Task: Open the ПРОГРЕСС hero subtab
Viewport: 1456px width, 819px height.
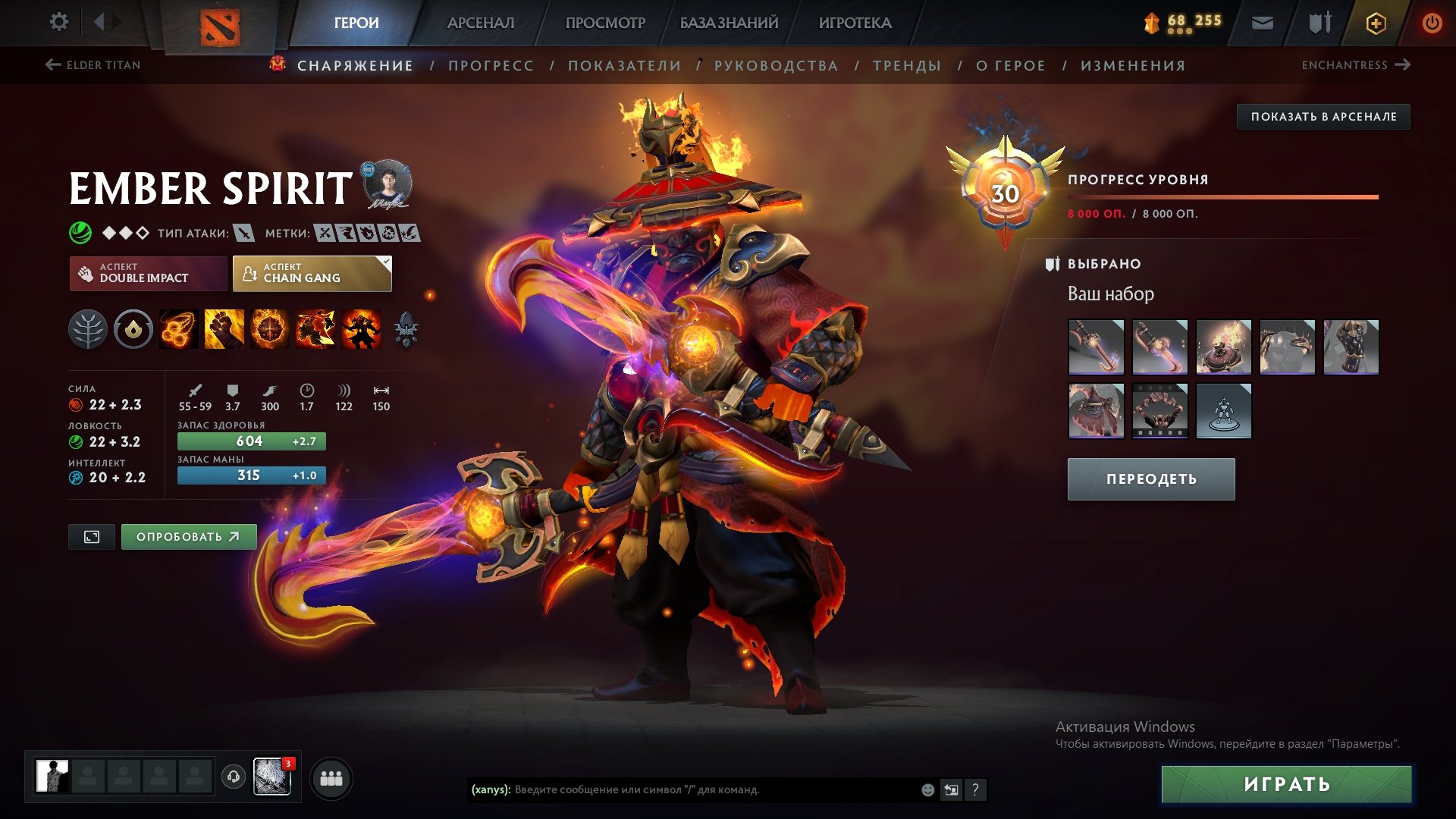Action: click(x=490, y=65)
